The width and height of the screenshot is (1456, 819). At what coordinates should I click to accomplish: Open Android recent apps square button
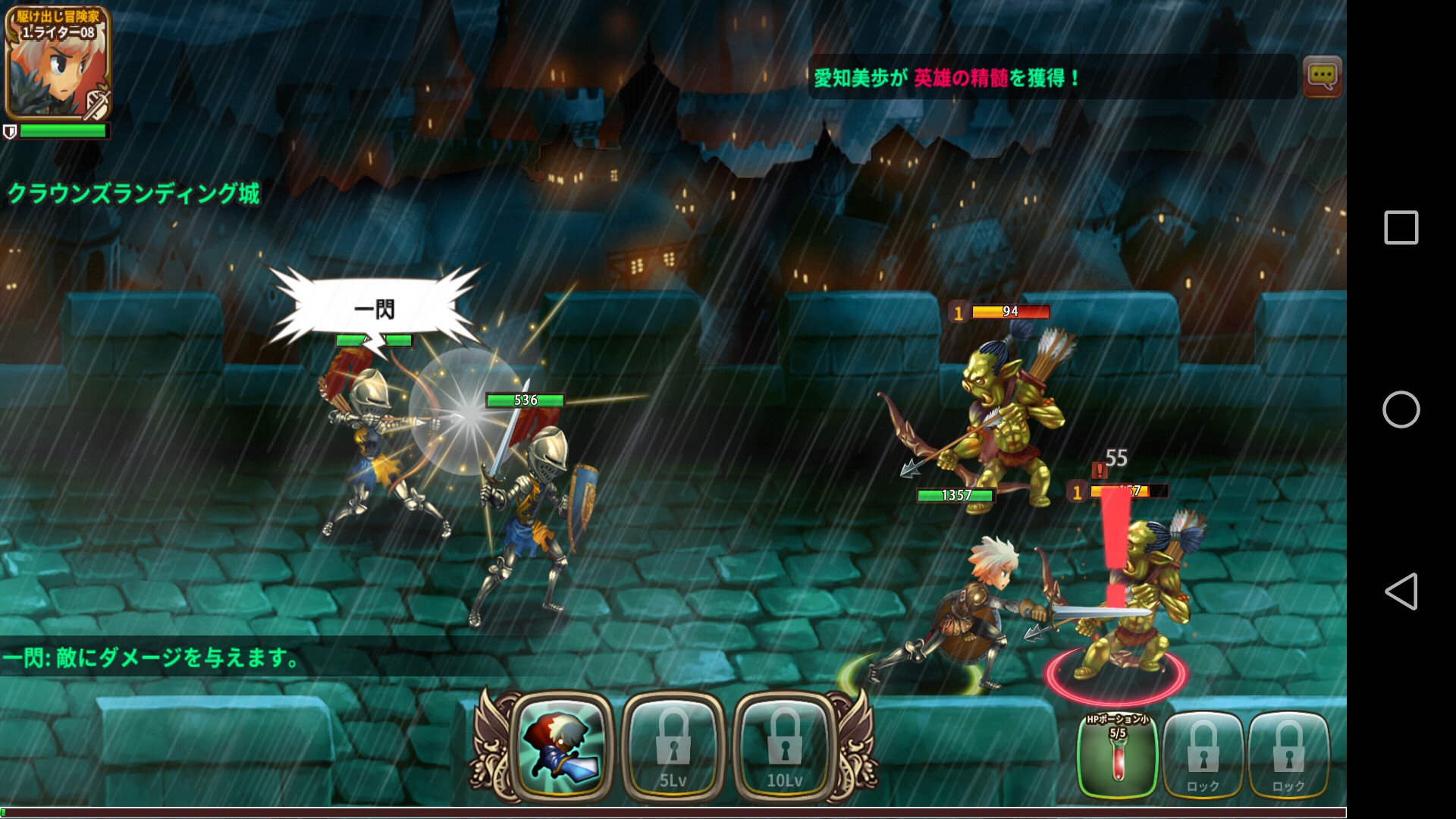(1401, 227)
